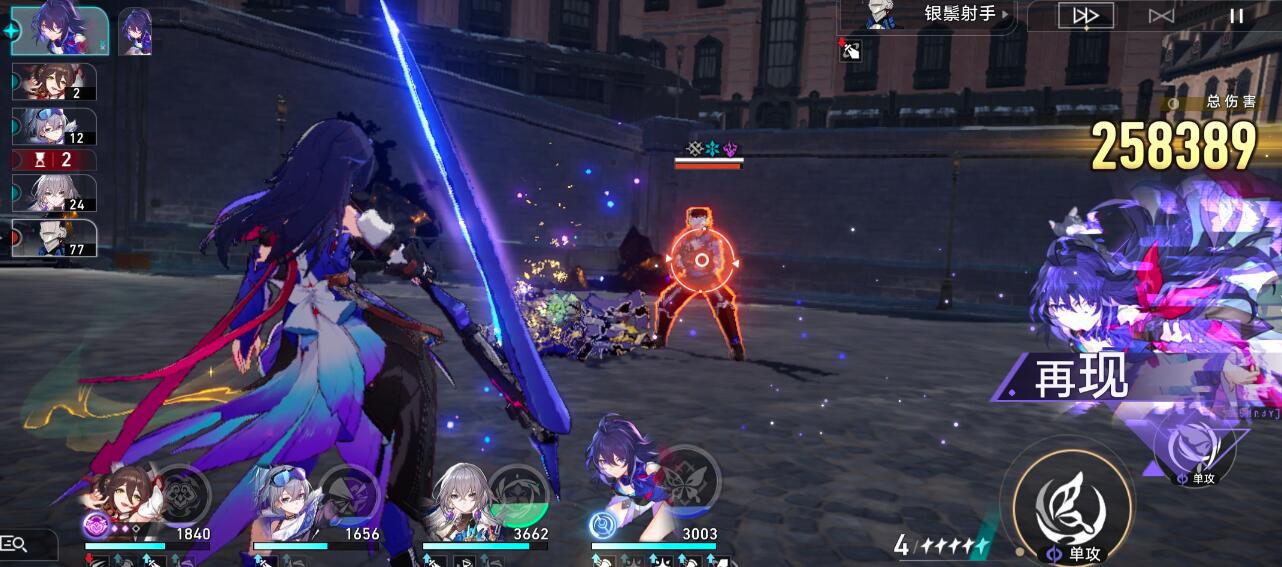Select Sushang's portrait in the turn order

54,82
